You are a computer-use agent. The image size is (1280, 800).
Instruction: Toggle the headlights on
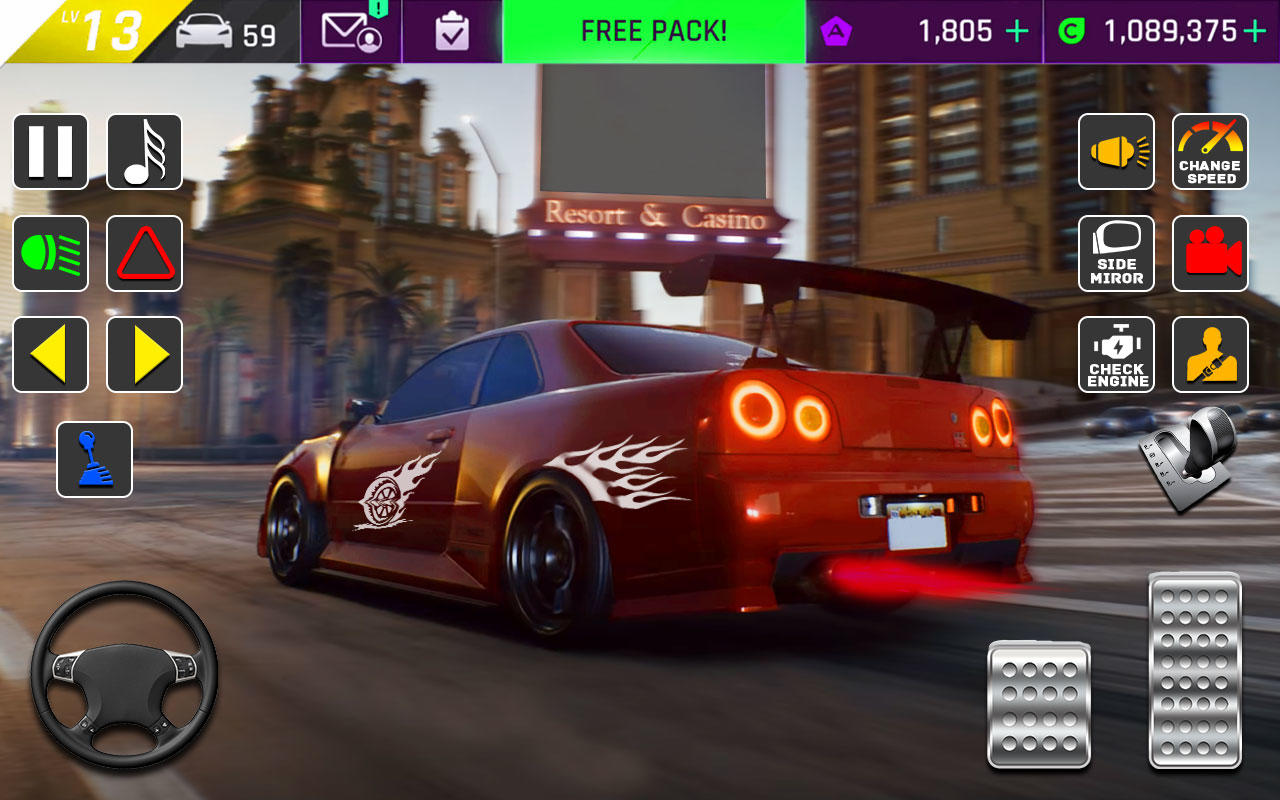click(50, 253)
